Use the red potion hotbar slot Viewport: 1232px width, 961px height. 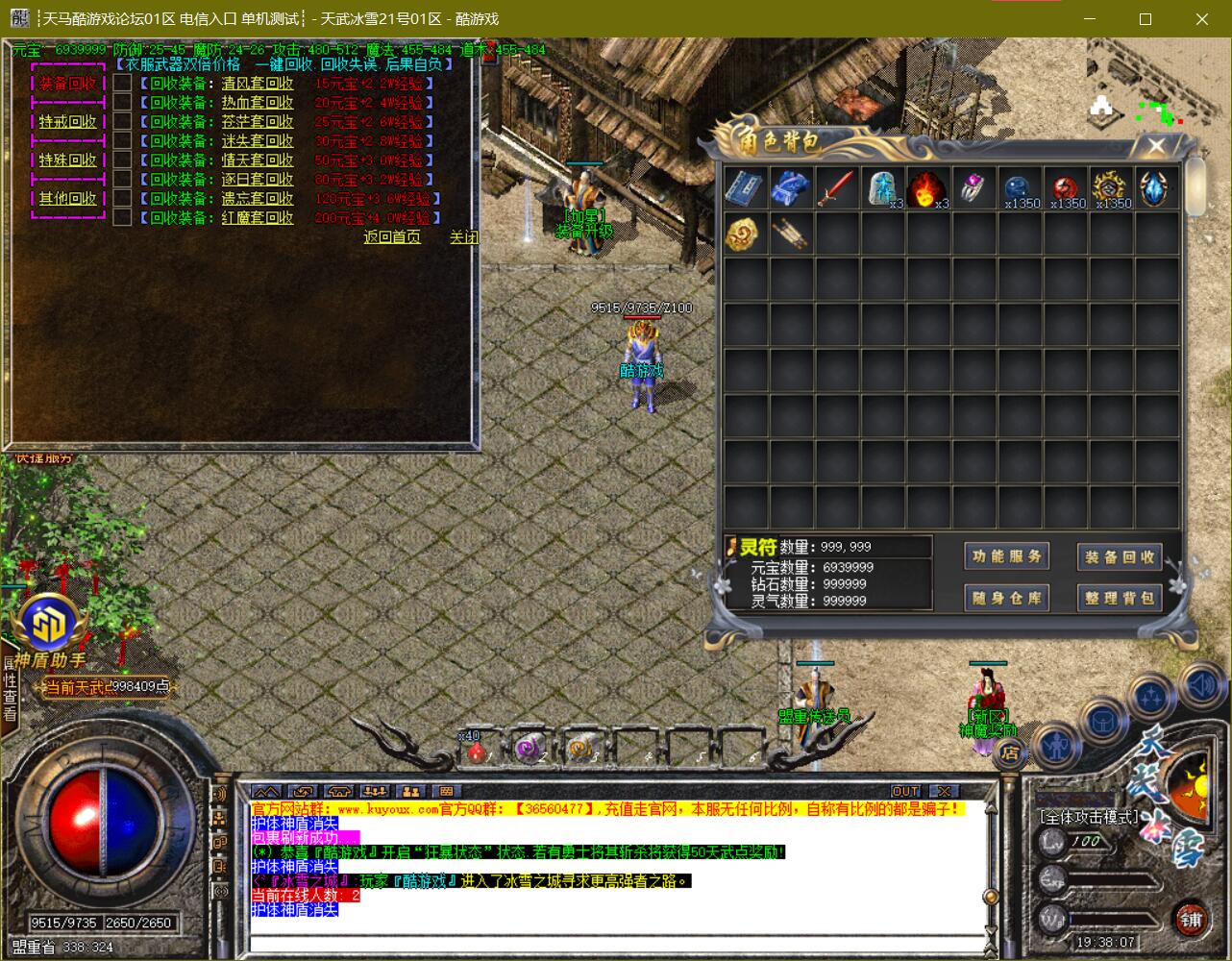476,751
